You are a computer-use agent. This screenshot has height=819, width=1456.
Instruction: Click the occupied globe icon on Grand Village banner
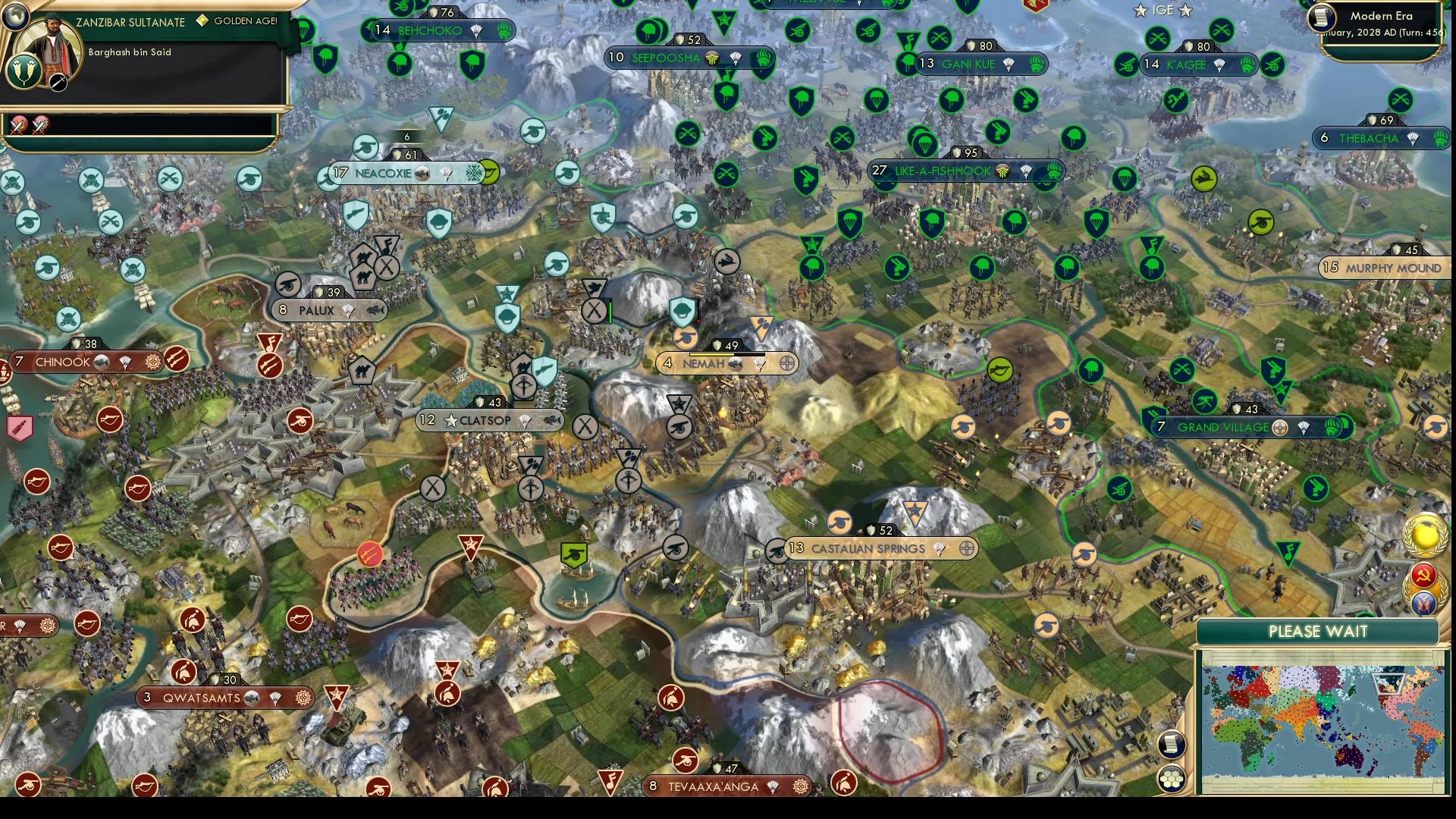(x=1280, y=427)
